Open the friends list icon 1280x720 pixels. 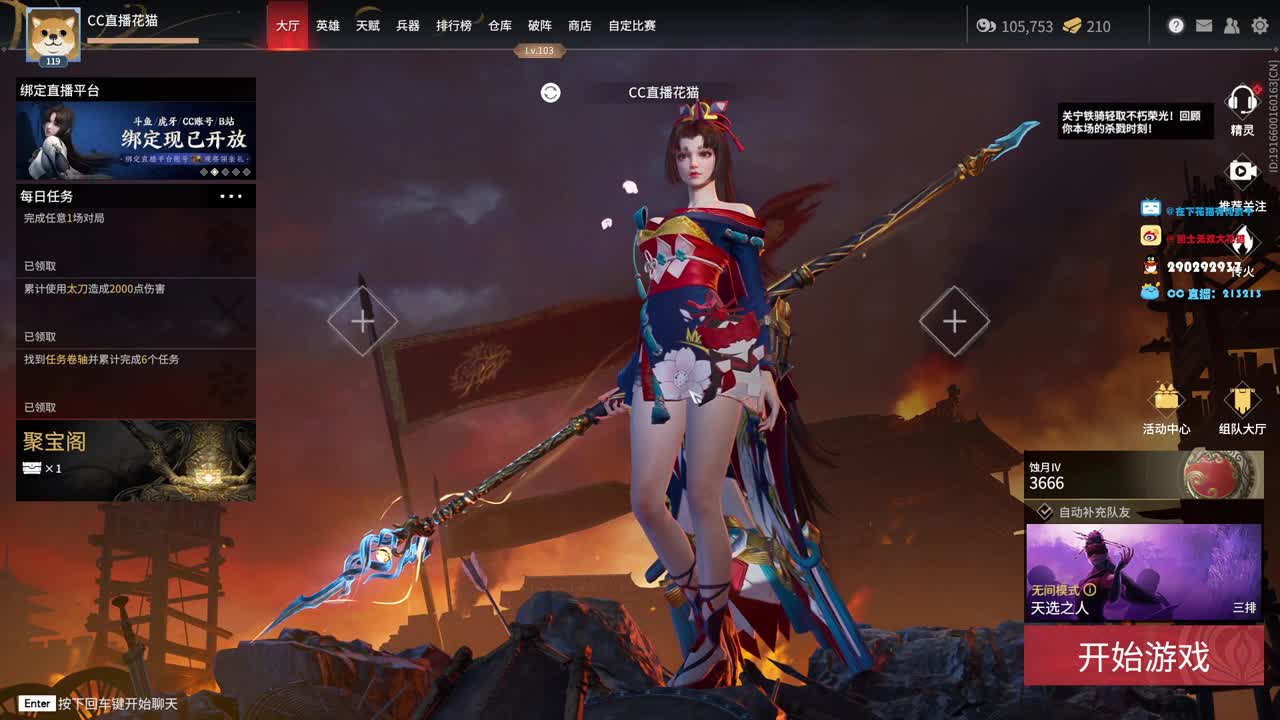(1231, 27)
